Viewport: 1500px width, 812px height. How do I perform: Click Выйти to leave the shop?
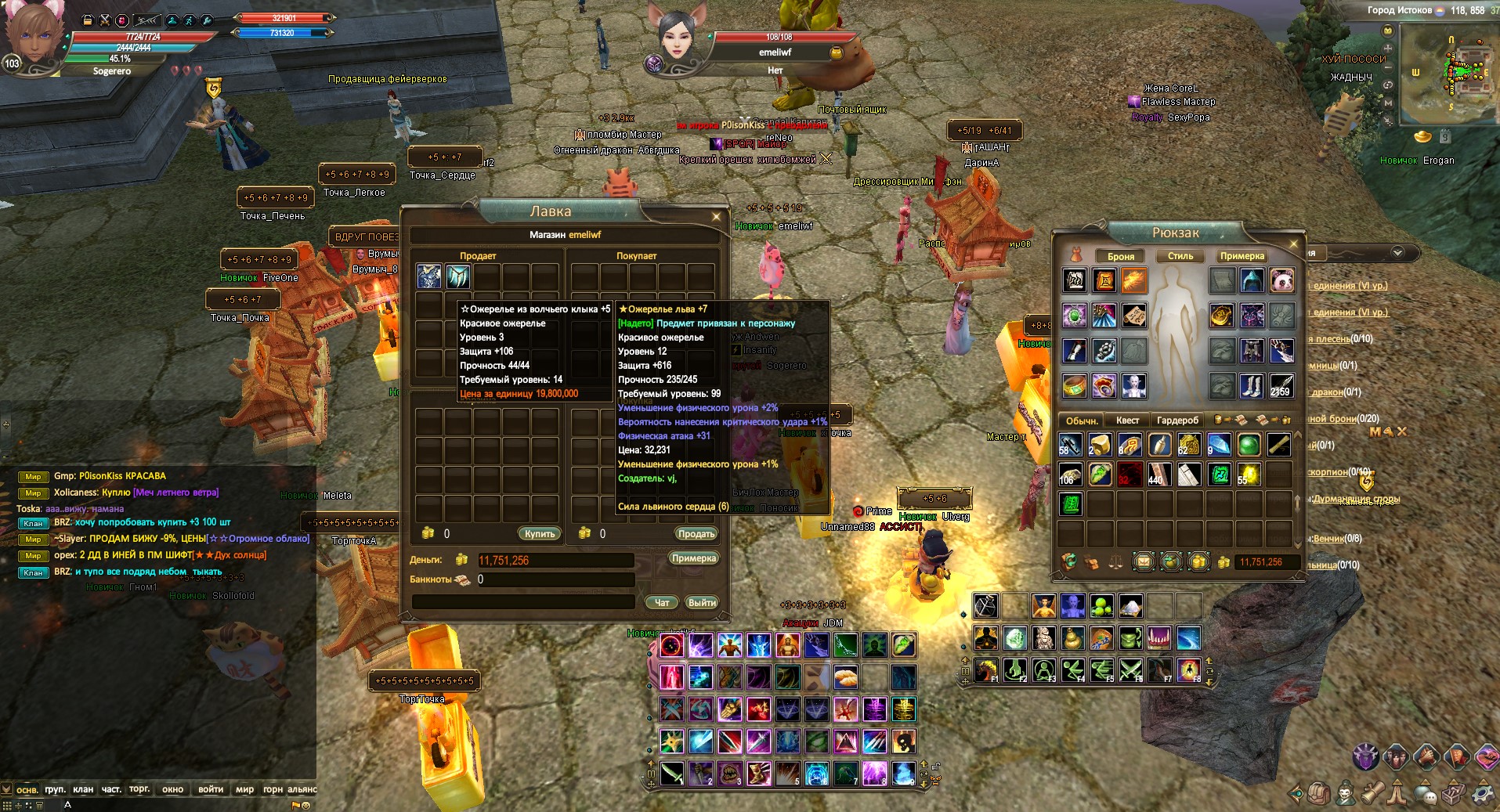[701, 602]
